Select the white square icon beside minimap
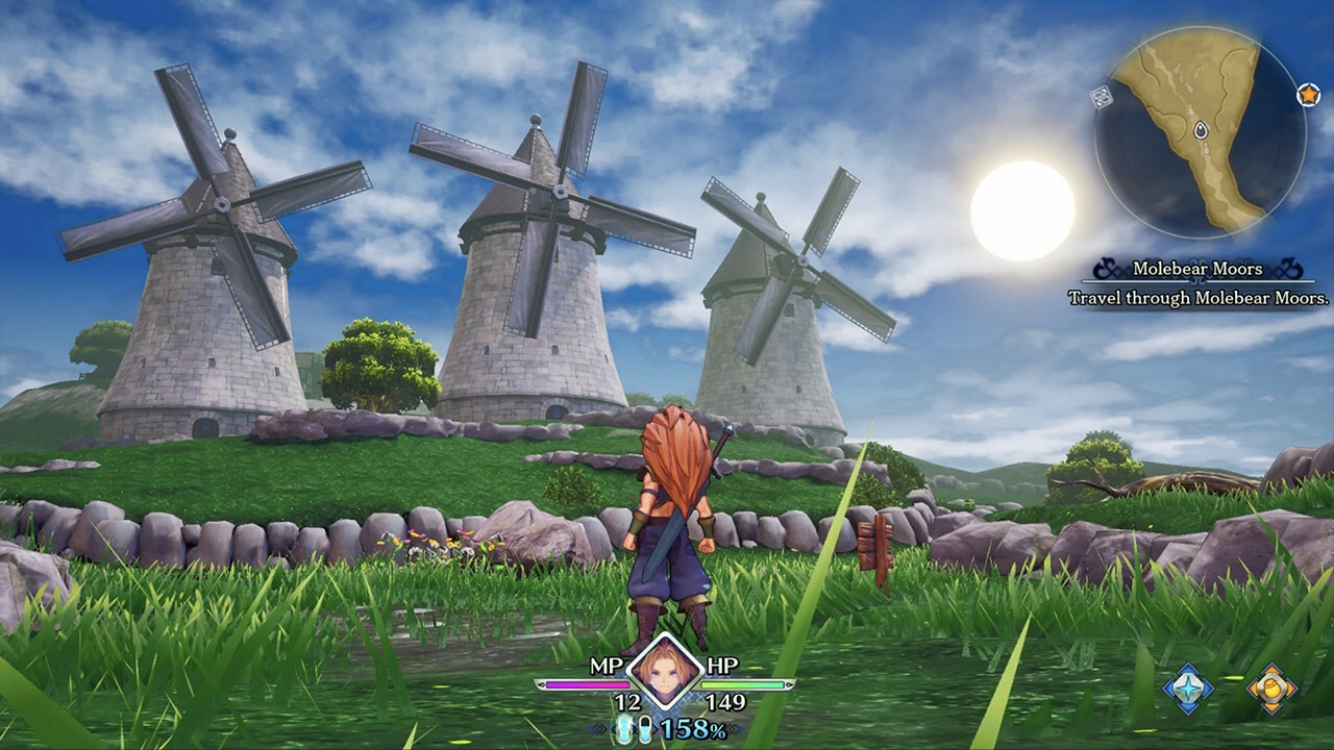Viewport: 1334px width, 750px height. [1101, 97]
